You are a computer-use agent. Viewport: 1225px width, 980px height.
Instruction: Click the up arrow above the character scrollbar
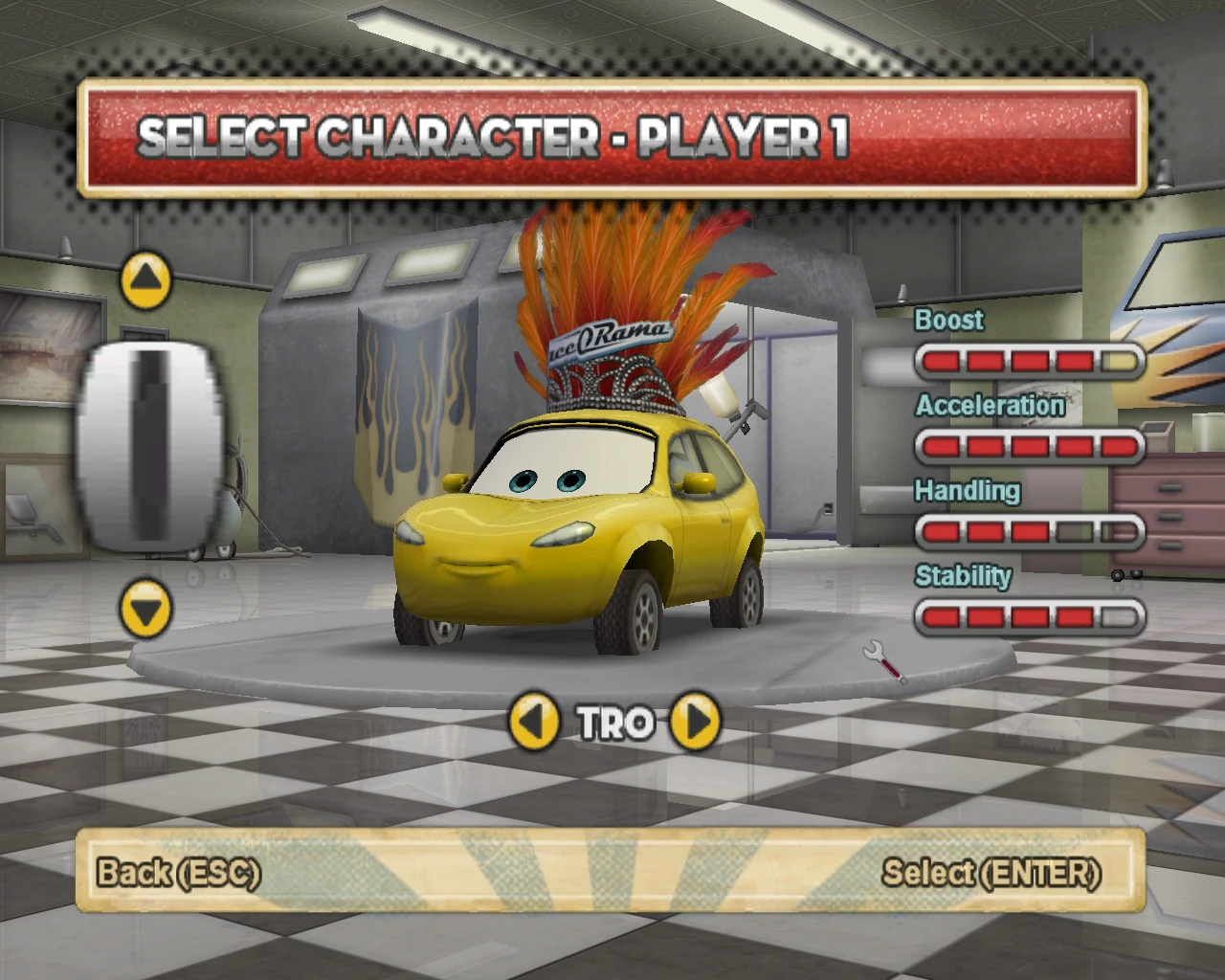(x=145, y=278)
